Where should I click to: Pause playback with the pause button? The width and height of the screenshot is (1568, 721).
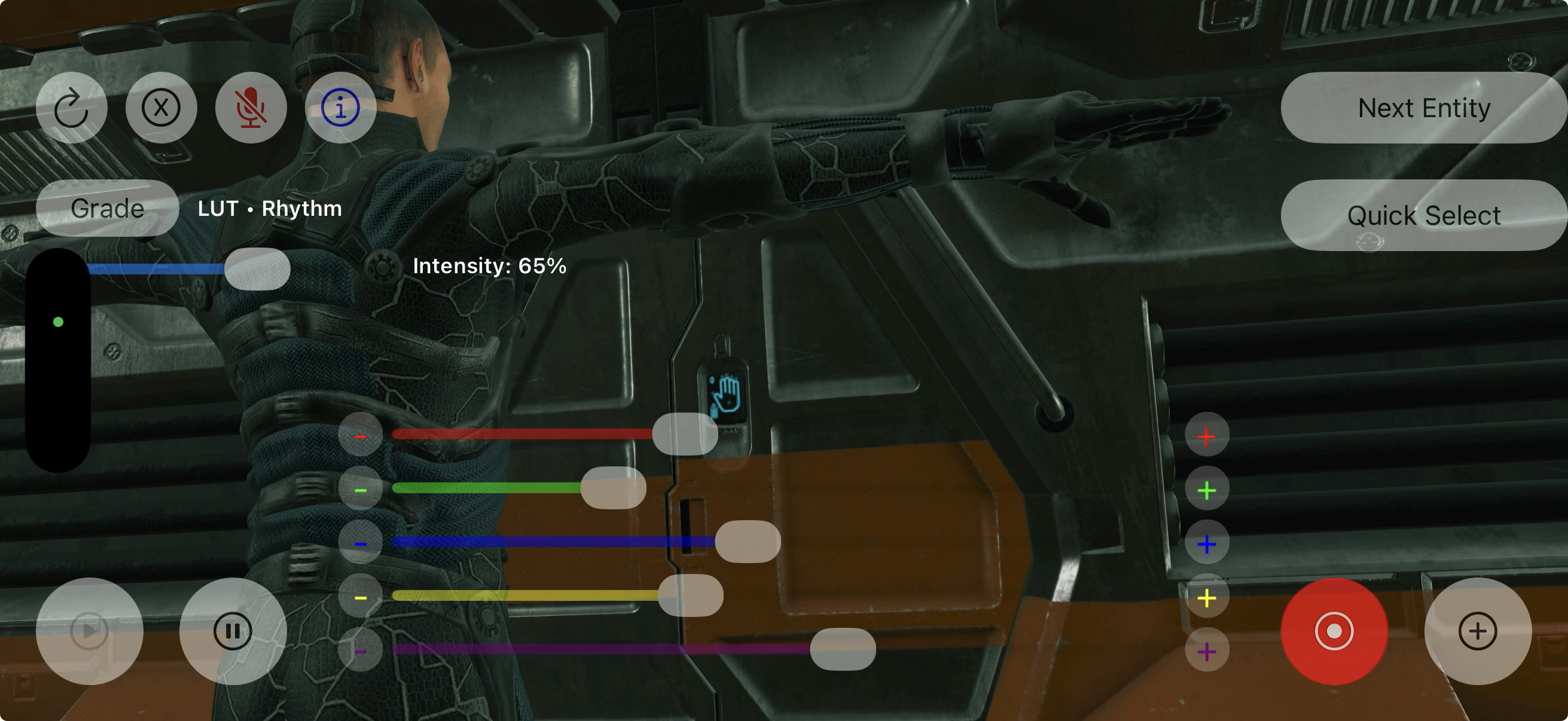click(233, 631)
